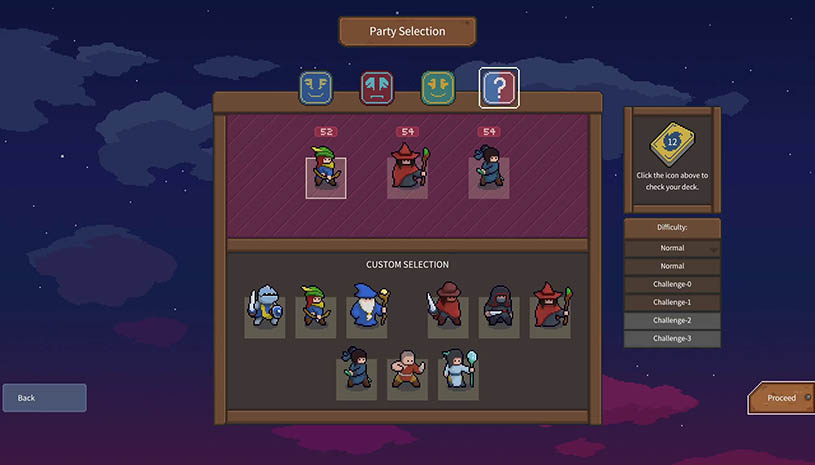This screenshot has width=815, height=465.
Task: Pick the blue armored knight in Custom Selection
Action: [264, 308]
